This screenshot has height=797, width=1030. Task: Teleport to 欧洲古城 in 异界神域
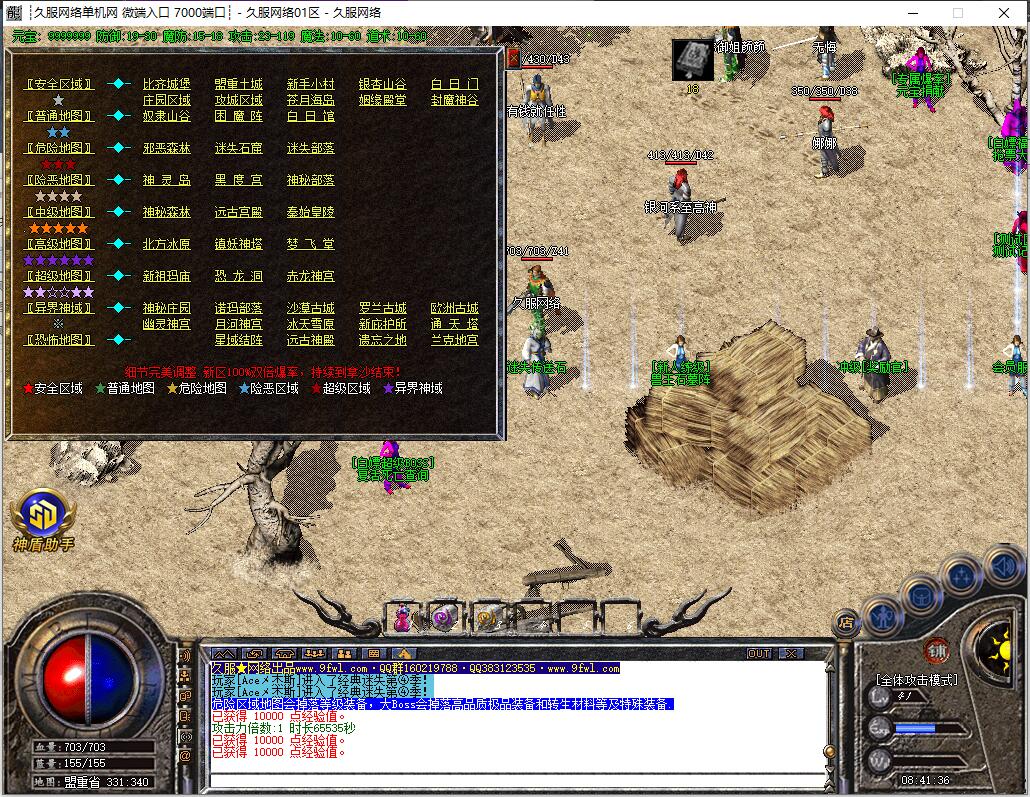point(454,308)
